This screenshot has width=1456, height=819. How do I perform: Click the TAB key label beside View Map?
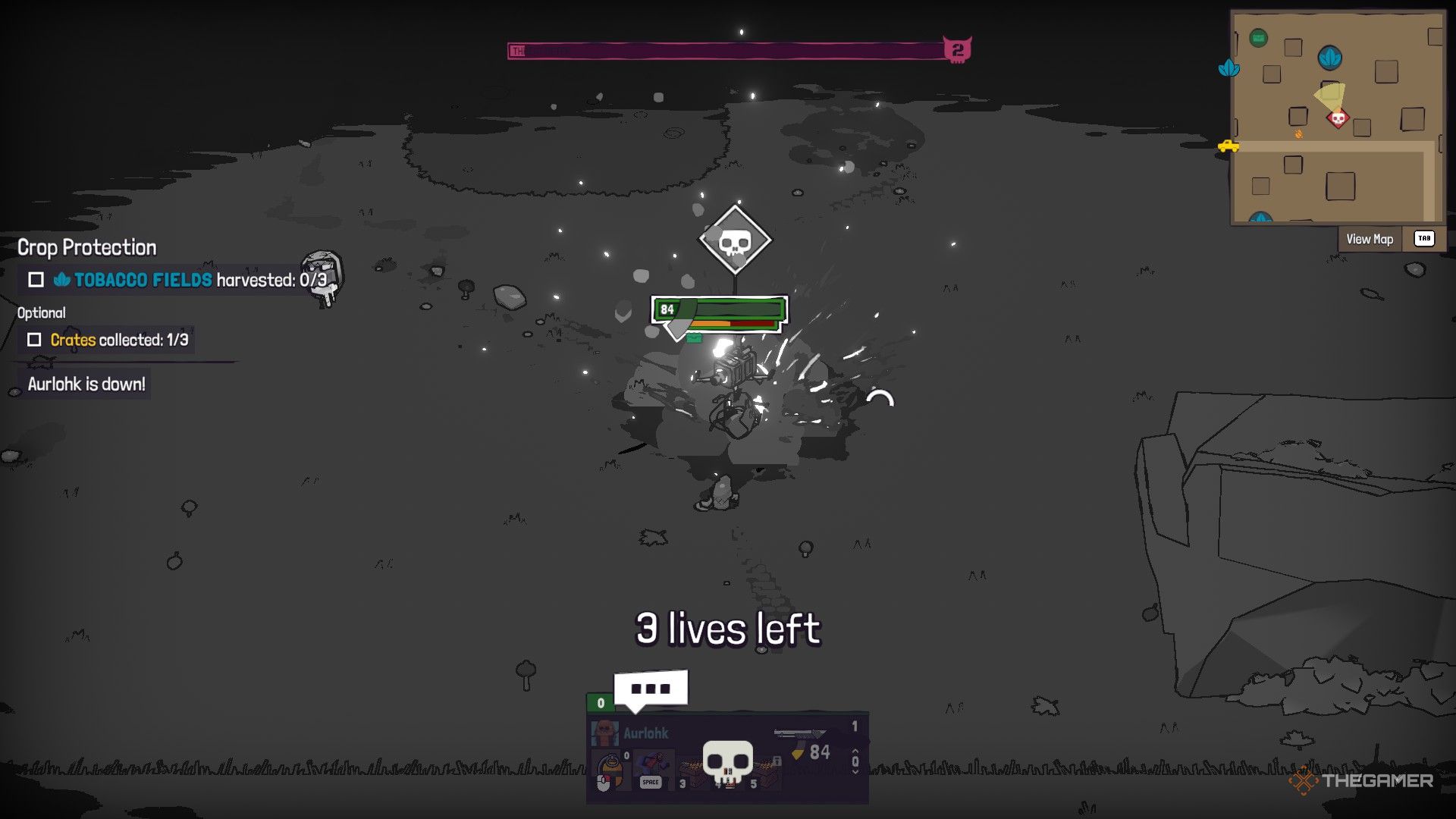coord(1424,238)
